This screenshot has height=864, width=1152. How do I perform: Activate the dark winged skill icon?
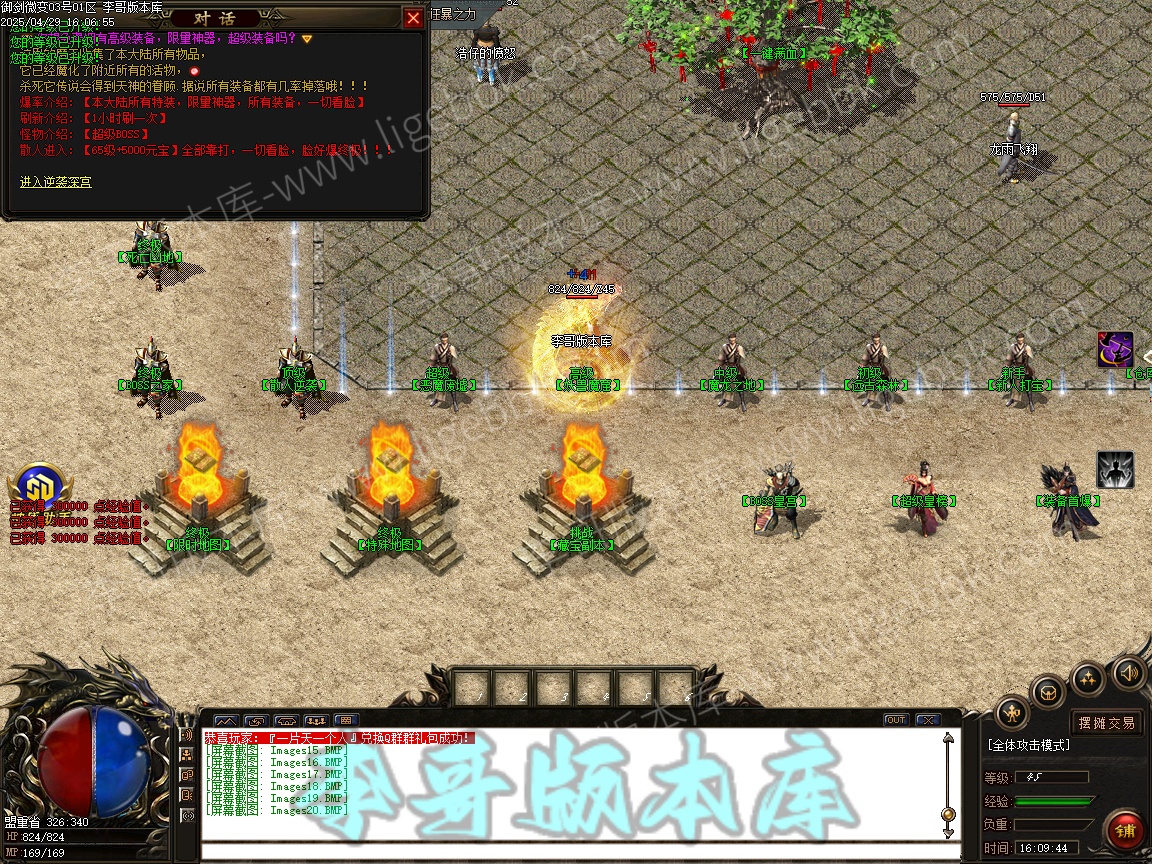1114,470
